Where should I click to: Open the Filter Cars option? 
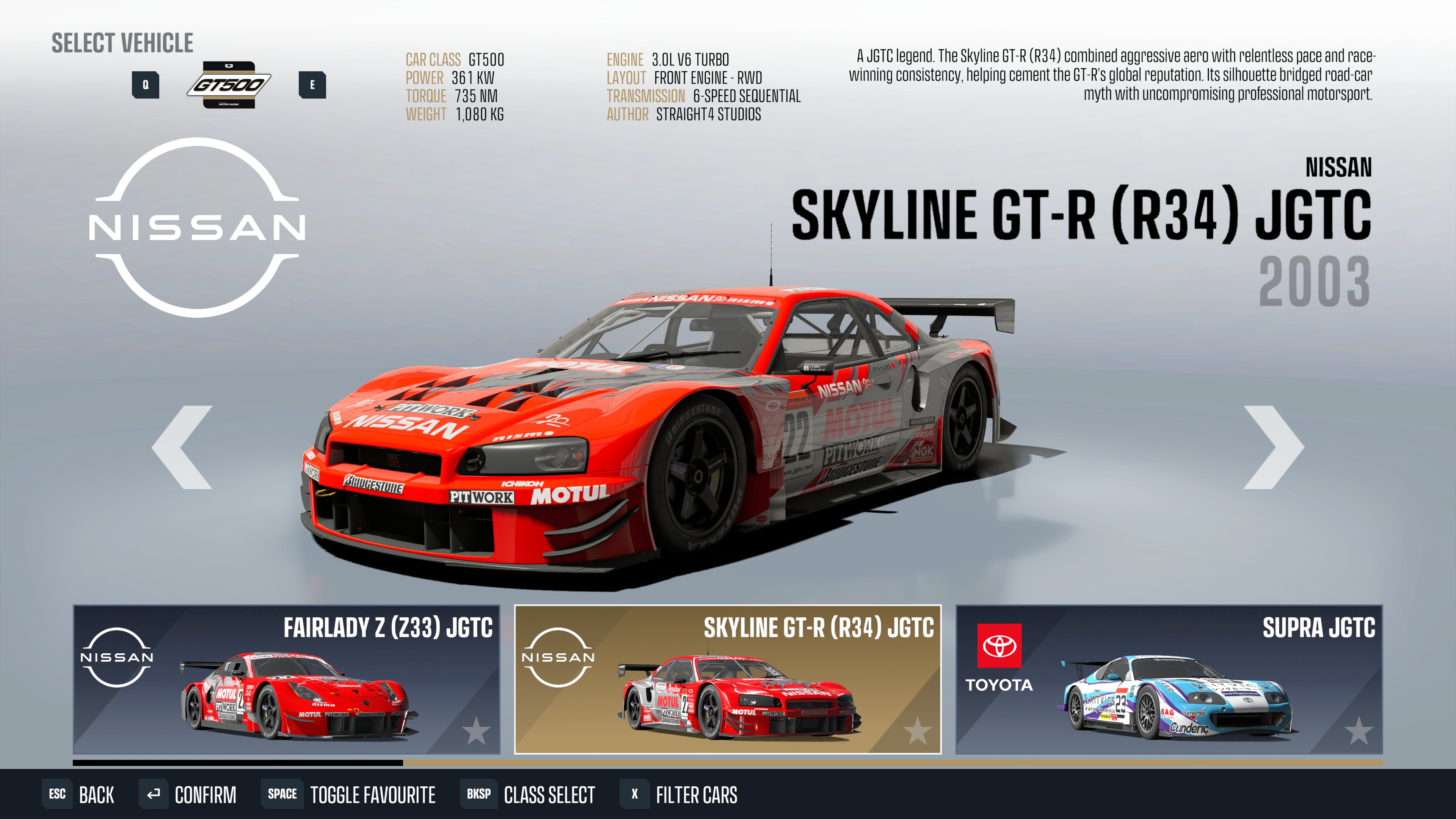point(679,794)
